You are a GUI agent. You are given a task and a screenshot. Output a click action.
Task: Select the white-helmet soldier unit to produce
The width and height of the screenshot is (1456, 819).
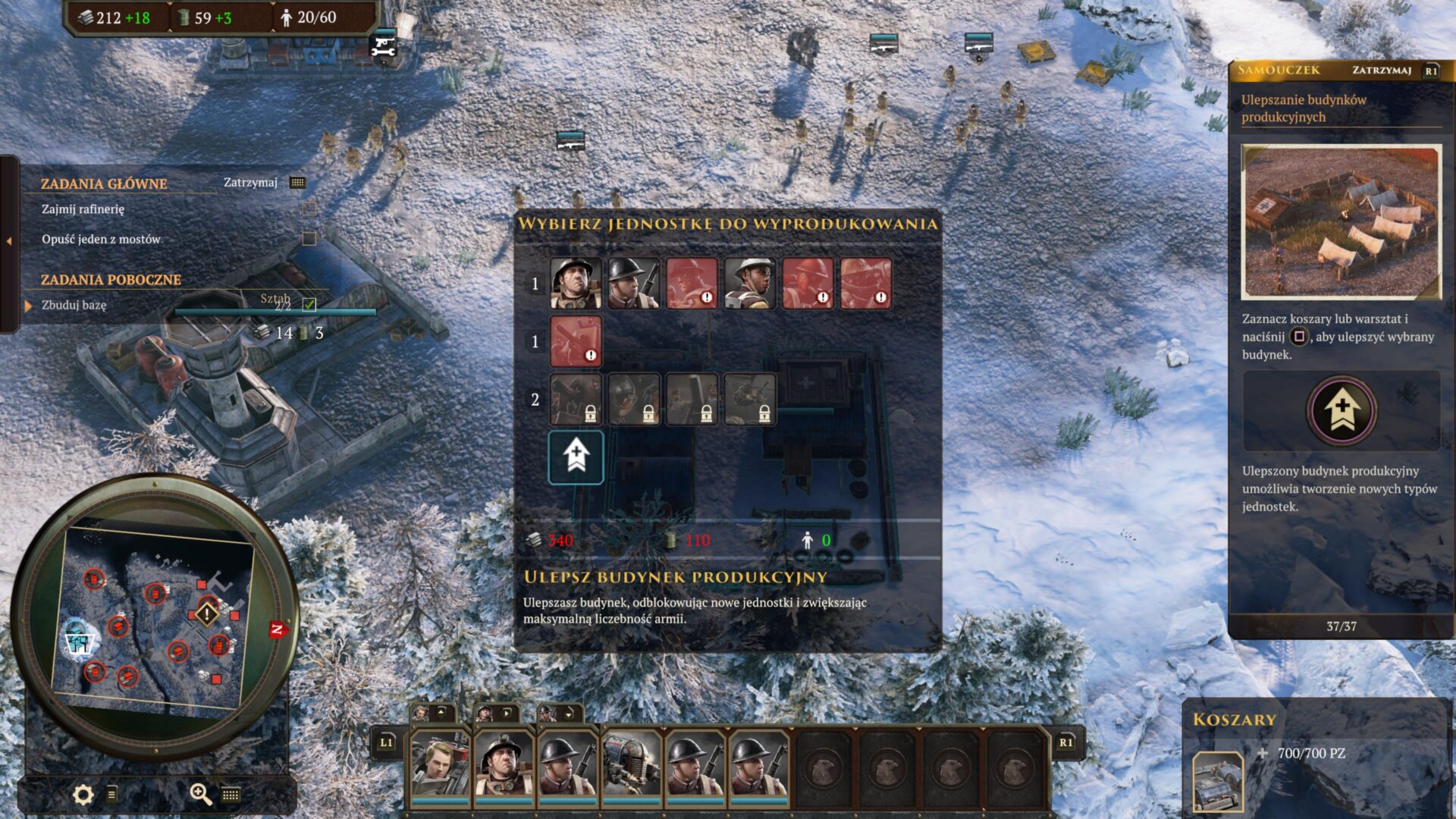749,284
